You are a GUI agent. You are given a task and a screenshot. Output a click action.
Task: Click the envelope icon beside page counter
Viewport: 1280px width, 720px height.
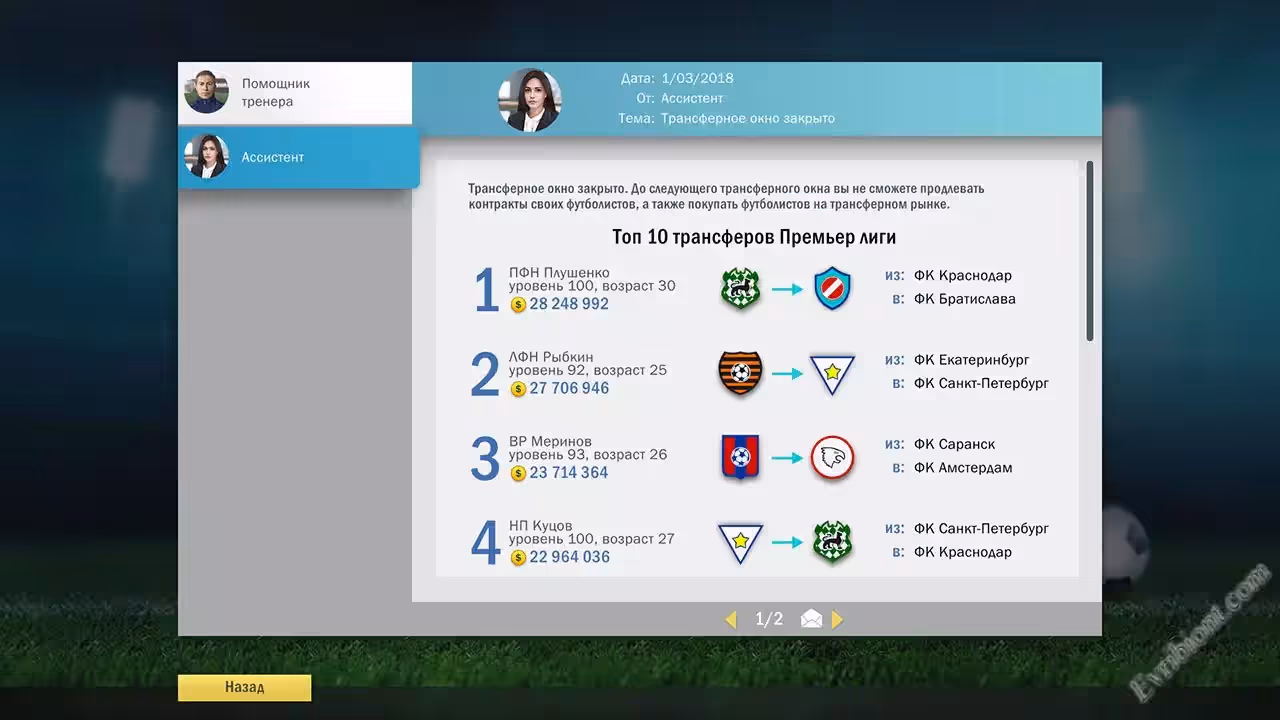point(811,620)
